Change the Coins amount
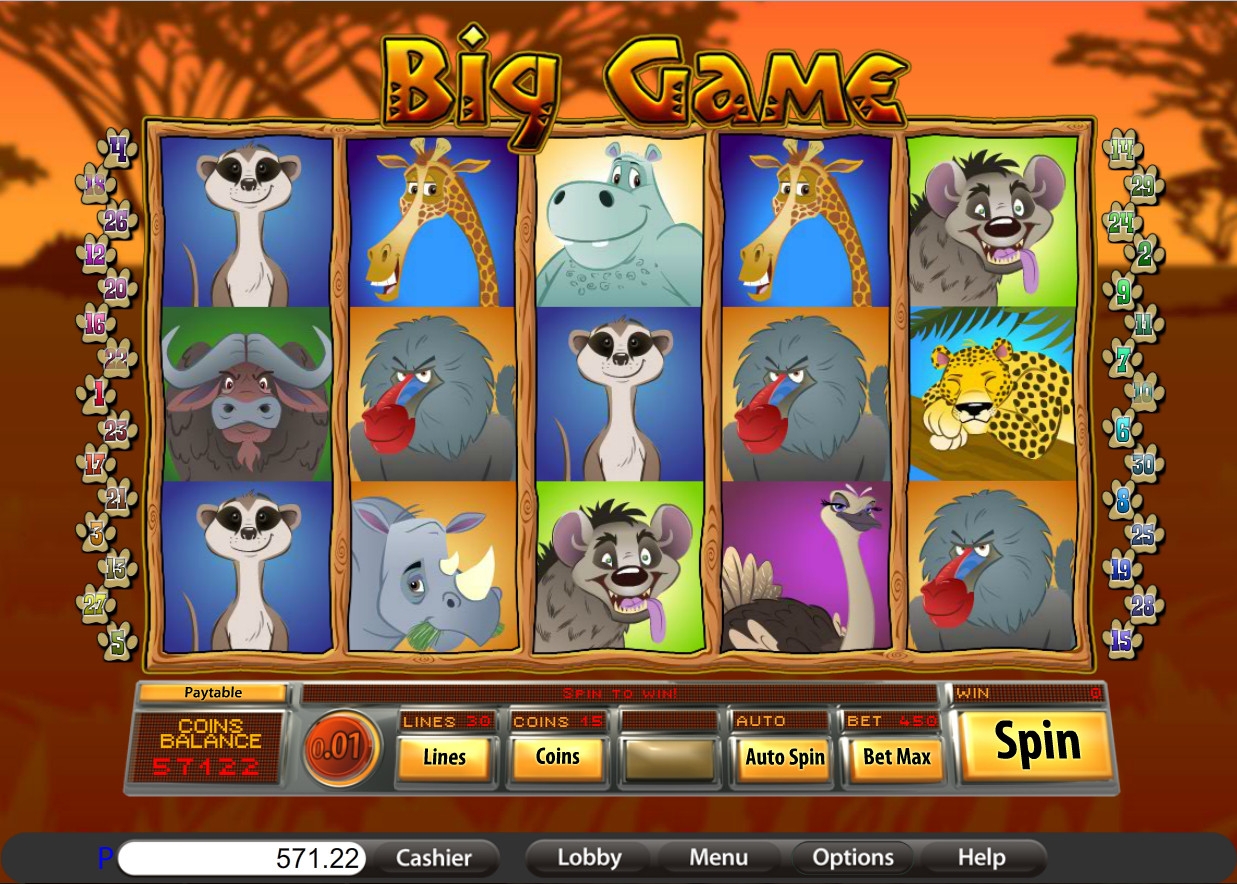The height and width of the screenshot is (884, 1237). (x=557, y=758)
